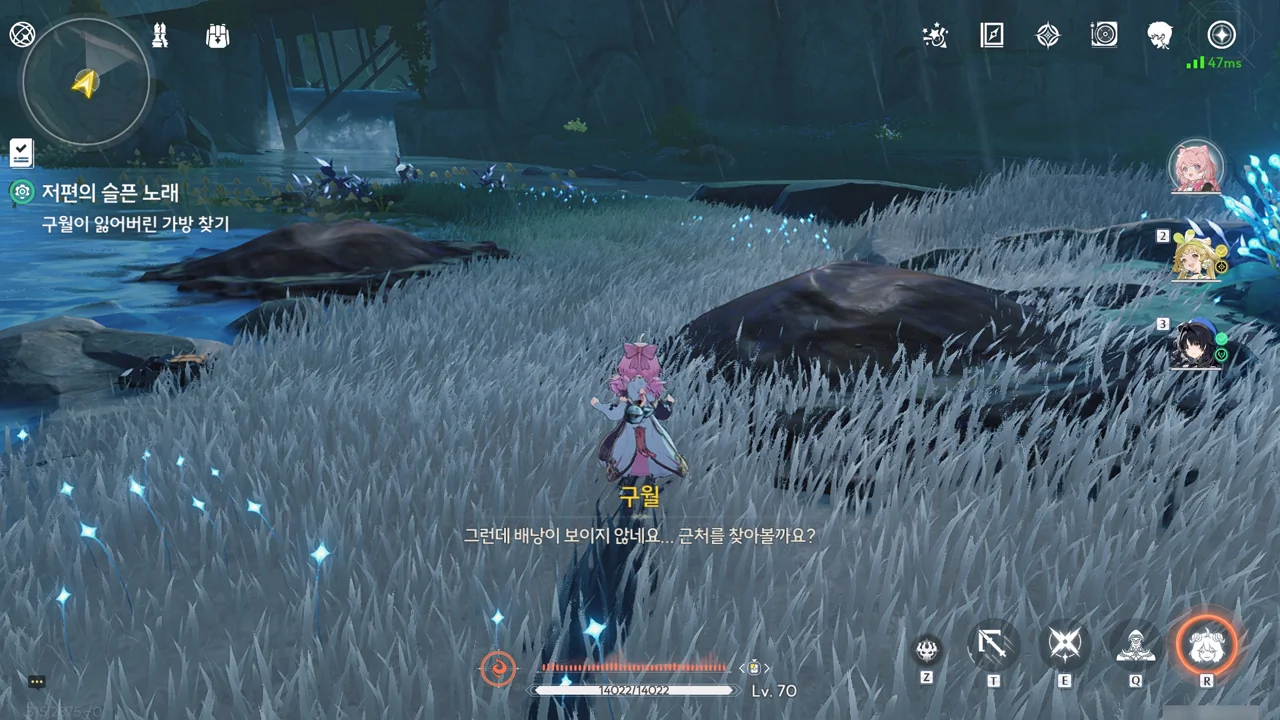1280x720 pixels.
Task: Select the pink-haired character portrait
Action: 1196,167
